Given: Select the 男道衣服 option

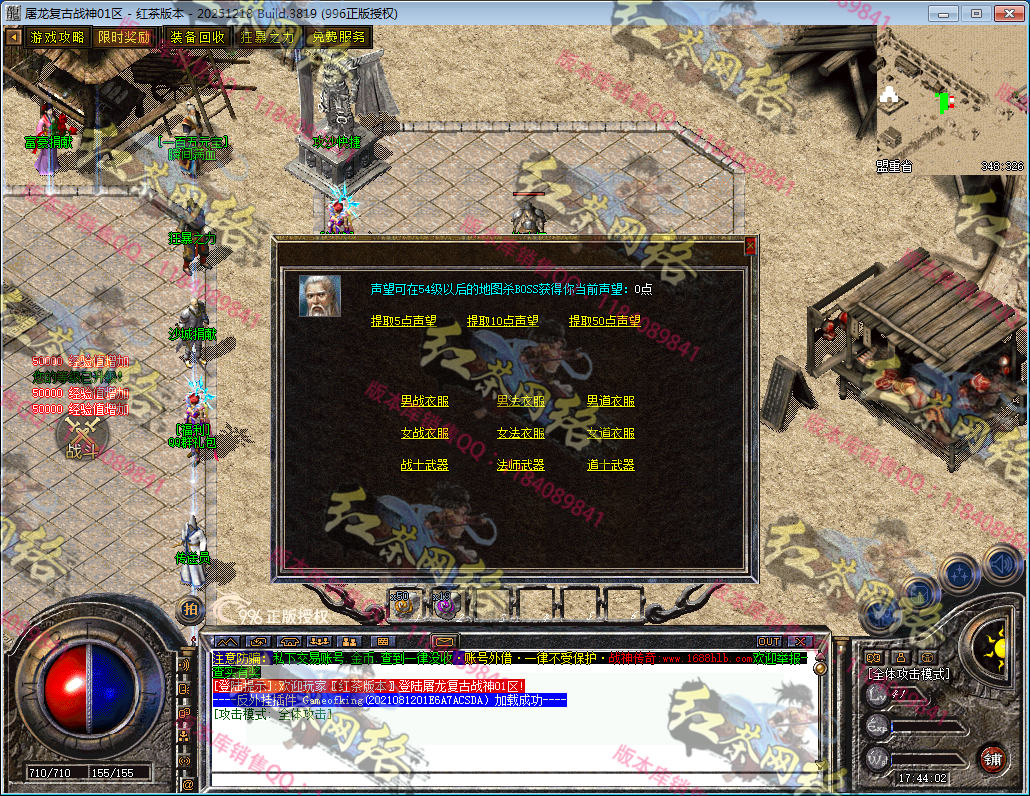Looking at the screenshot, I should coord(610,401).
